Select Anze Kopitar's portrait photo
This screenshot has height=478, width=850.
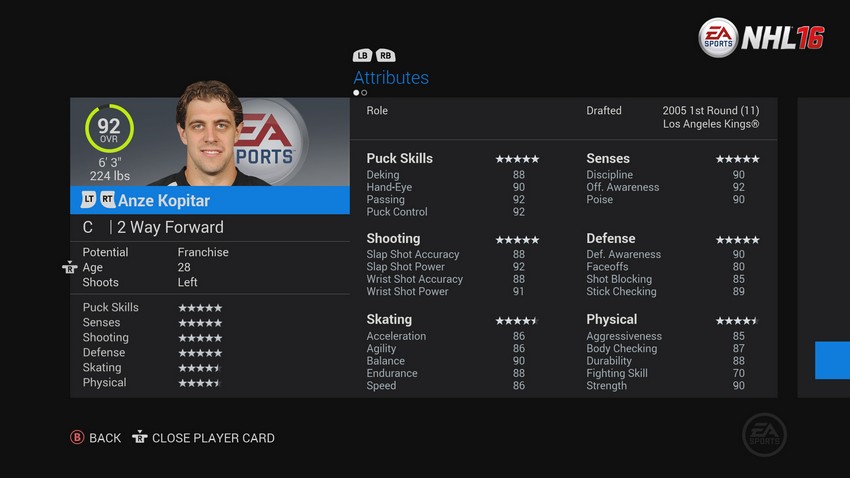click(210, 135)
